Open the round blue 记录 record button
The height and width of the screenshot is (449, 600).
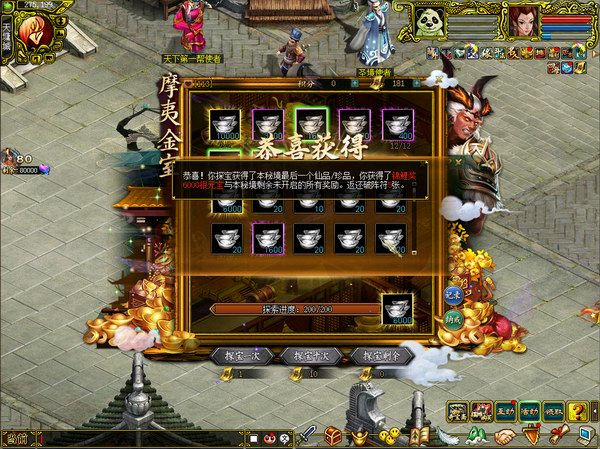tap(454, 294)
